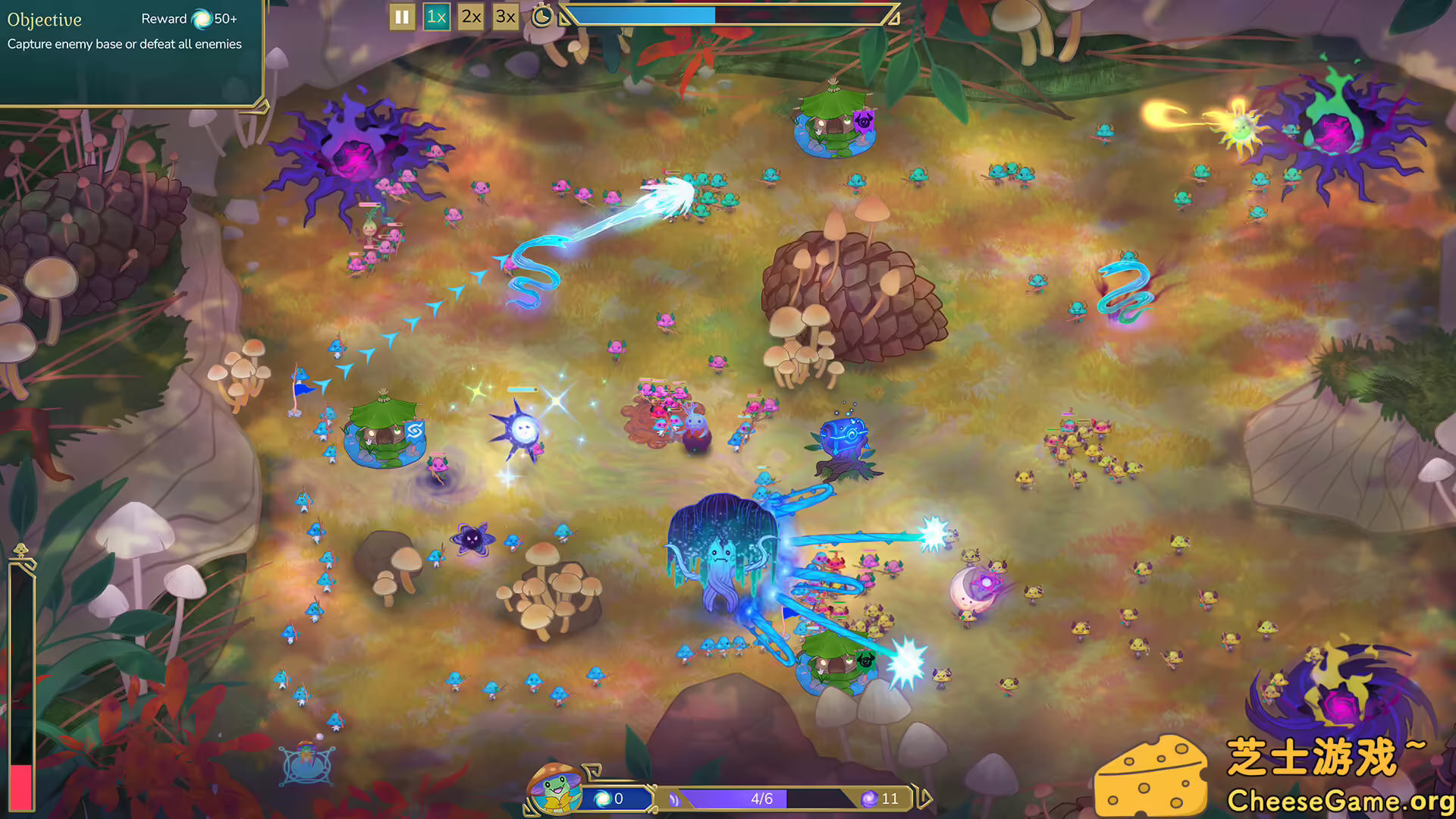The width and height of the screenshot is (1456, 819).
Task: Click the vertical gauge on the left edge
Action: (21, 675)
